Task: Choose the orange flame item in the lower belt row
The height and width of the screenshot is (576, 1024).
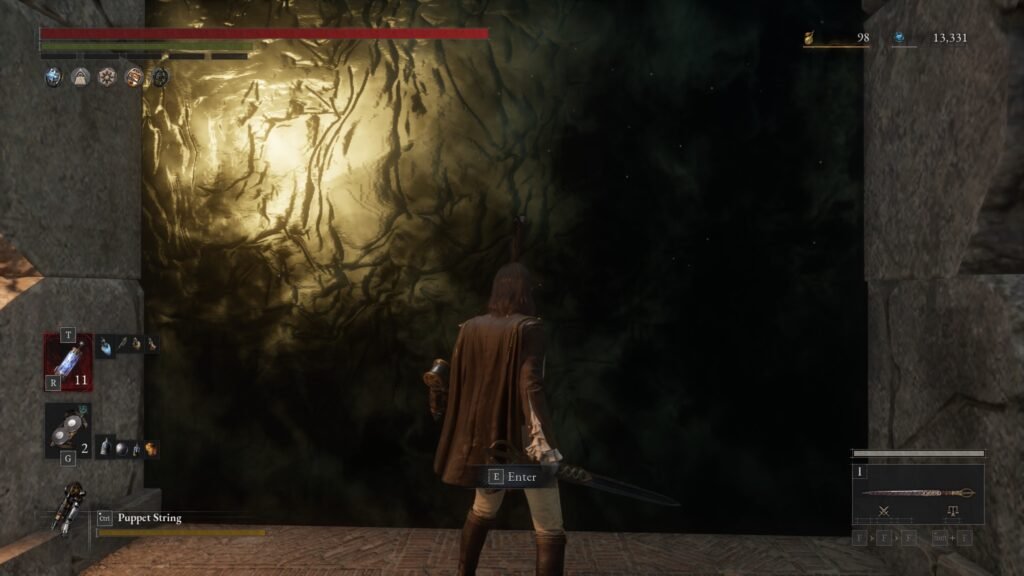Action: [x=151, y=448]
